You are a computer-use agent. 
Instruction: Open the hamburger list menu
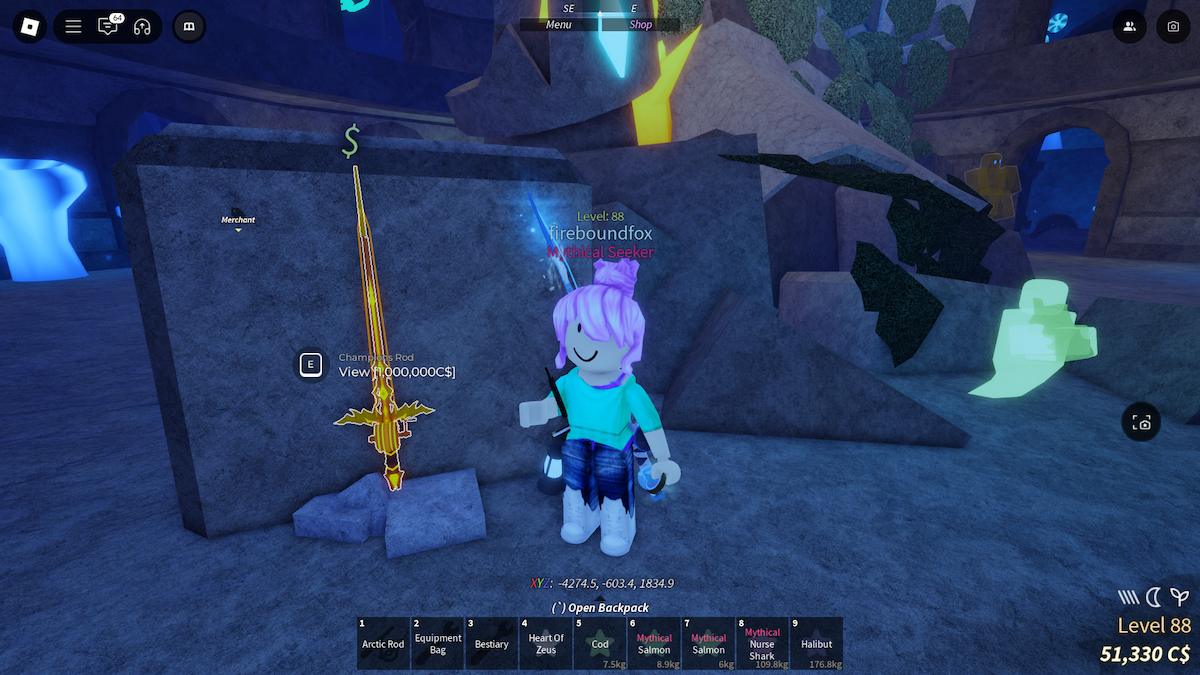point(73,27)
